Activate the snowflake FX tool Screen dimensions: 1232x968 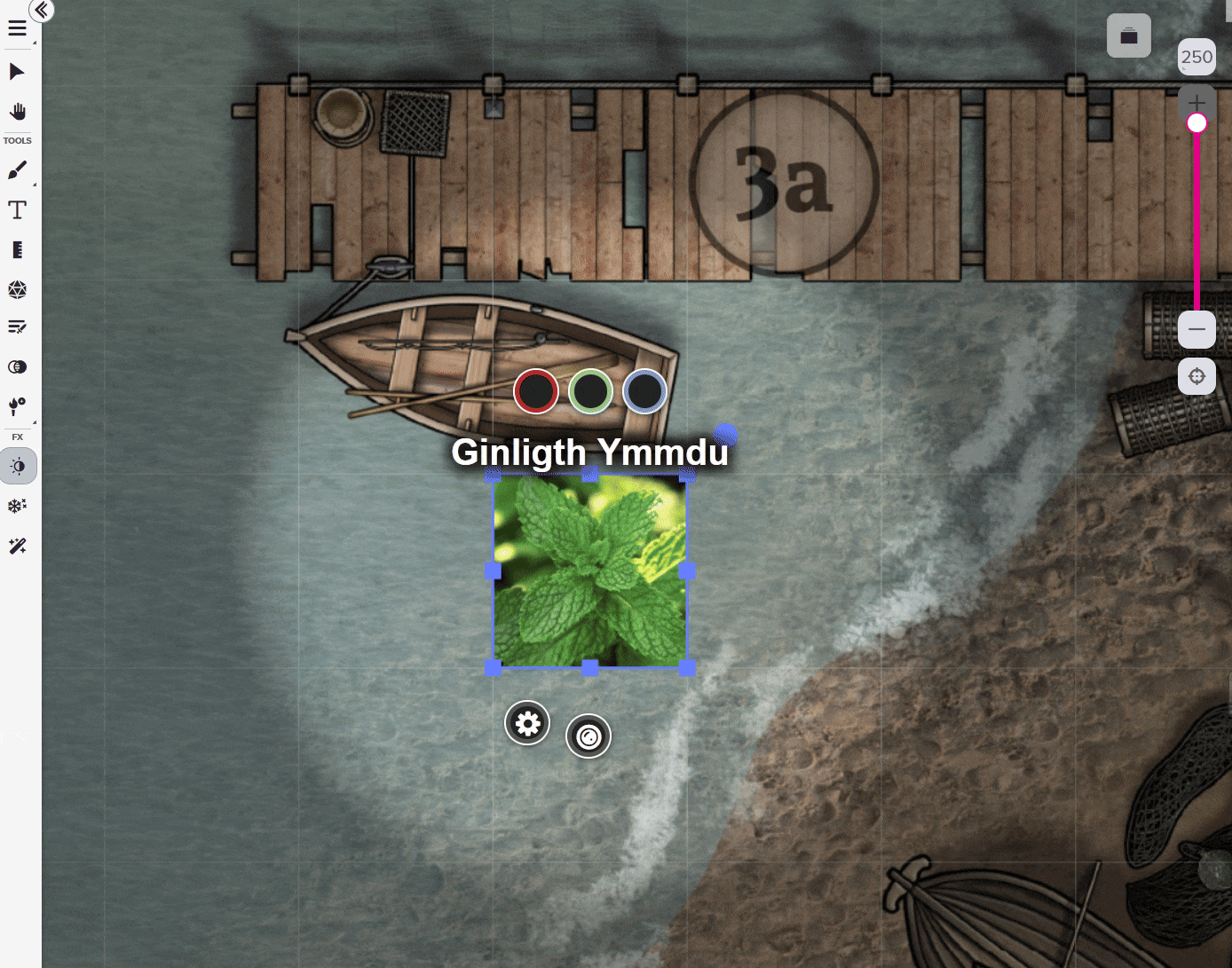point(17,506)
